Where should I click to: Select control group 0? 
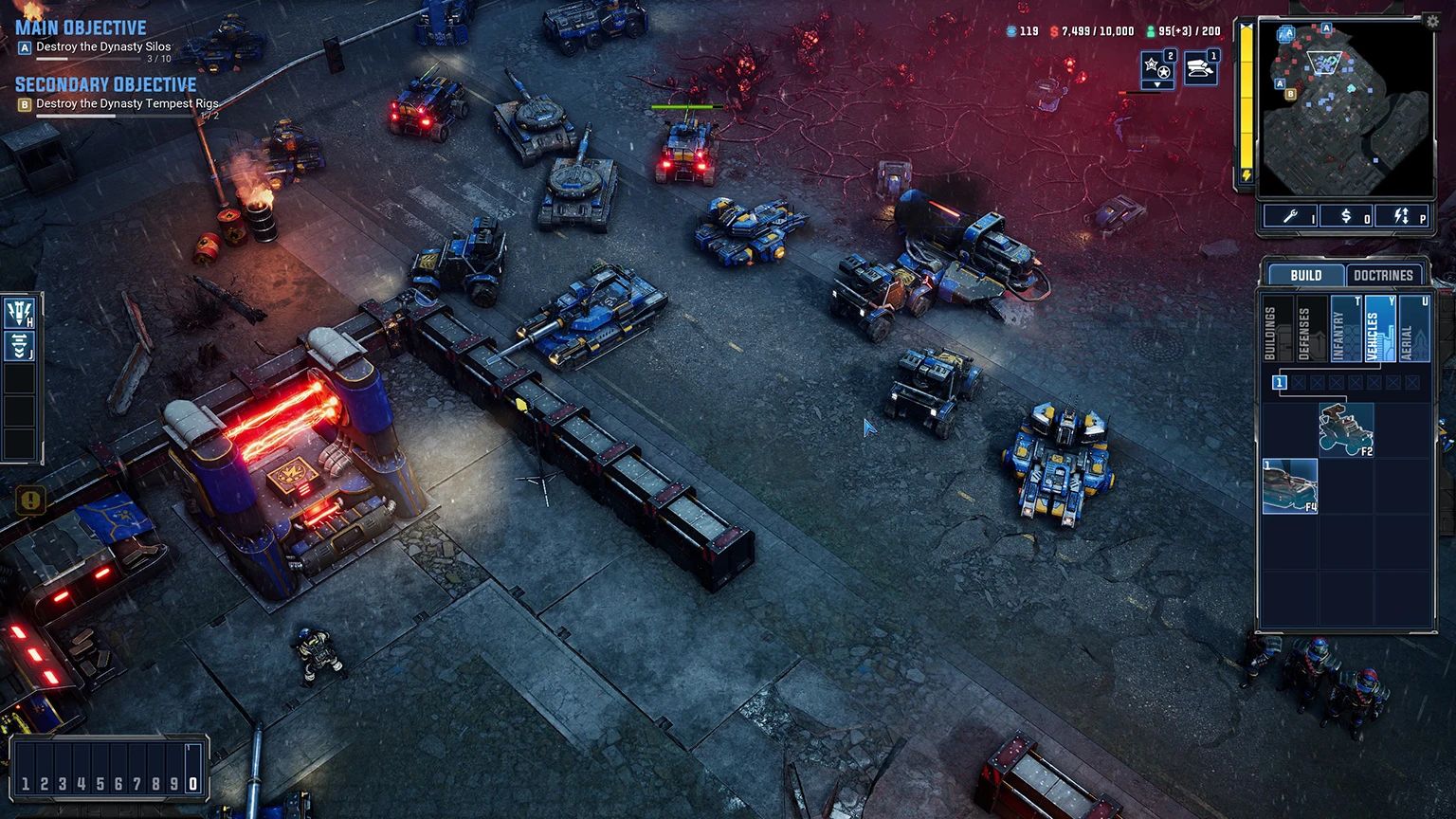click(x=193, y=784)
